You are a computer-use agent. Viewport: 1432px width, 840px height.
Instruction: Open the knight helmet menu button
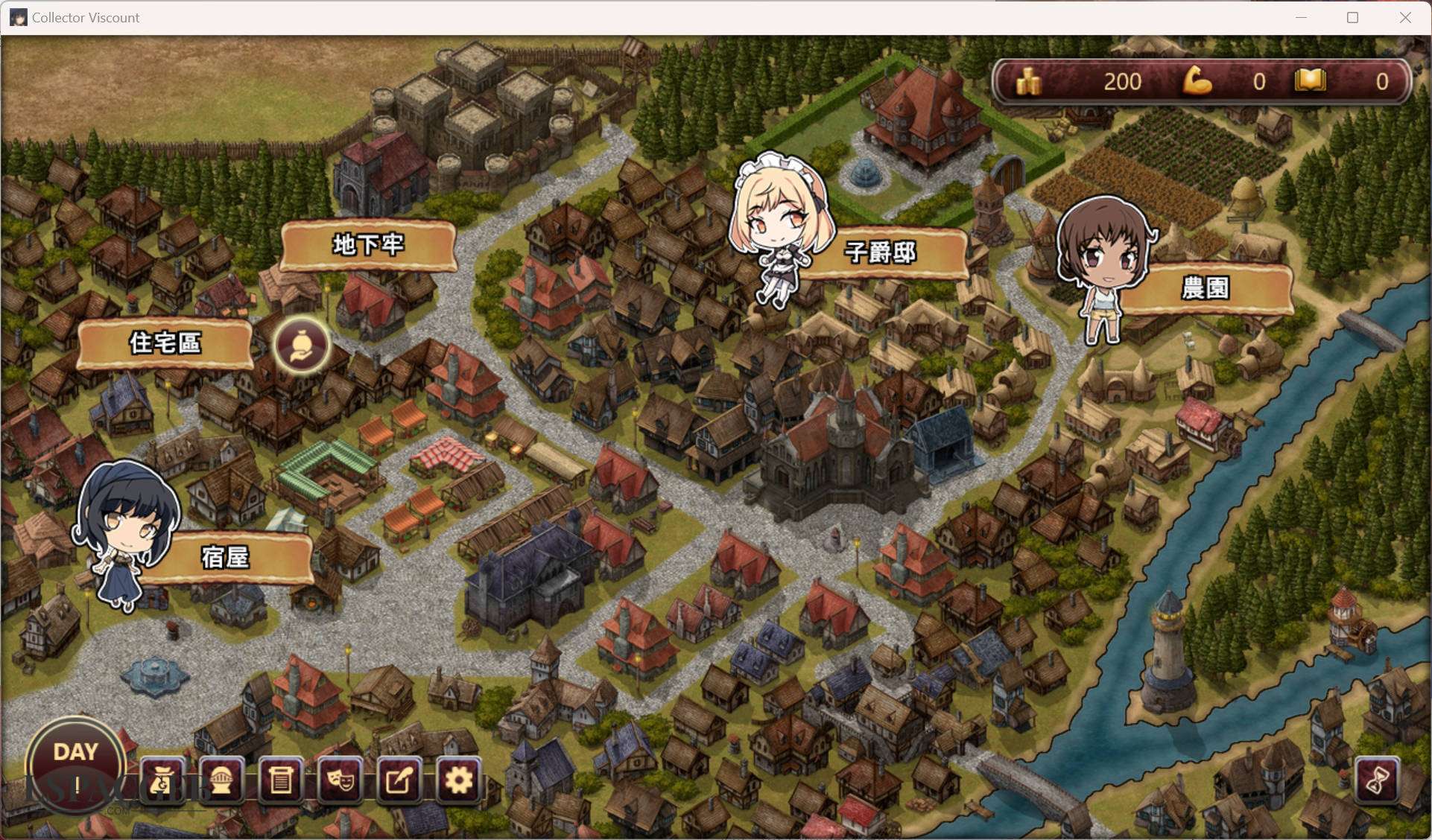[x=221, y=780]
